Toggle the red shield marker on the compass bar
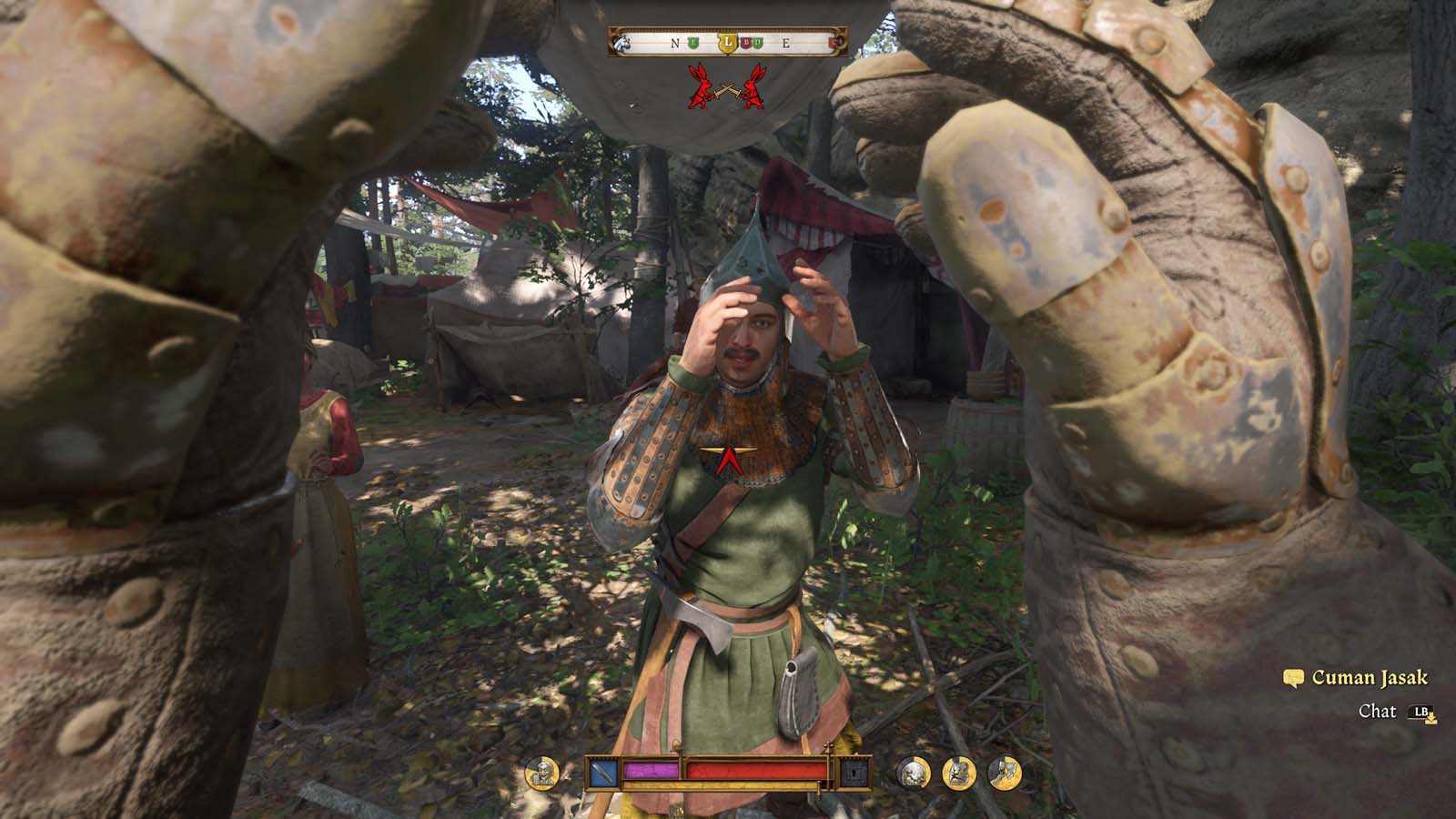 point(744,41)
